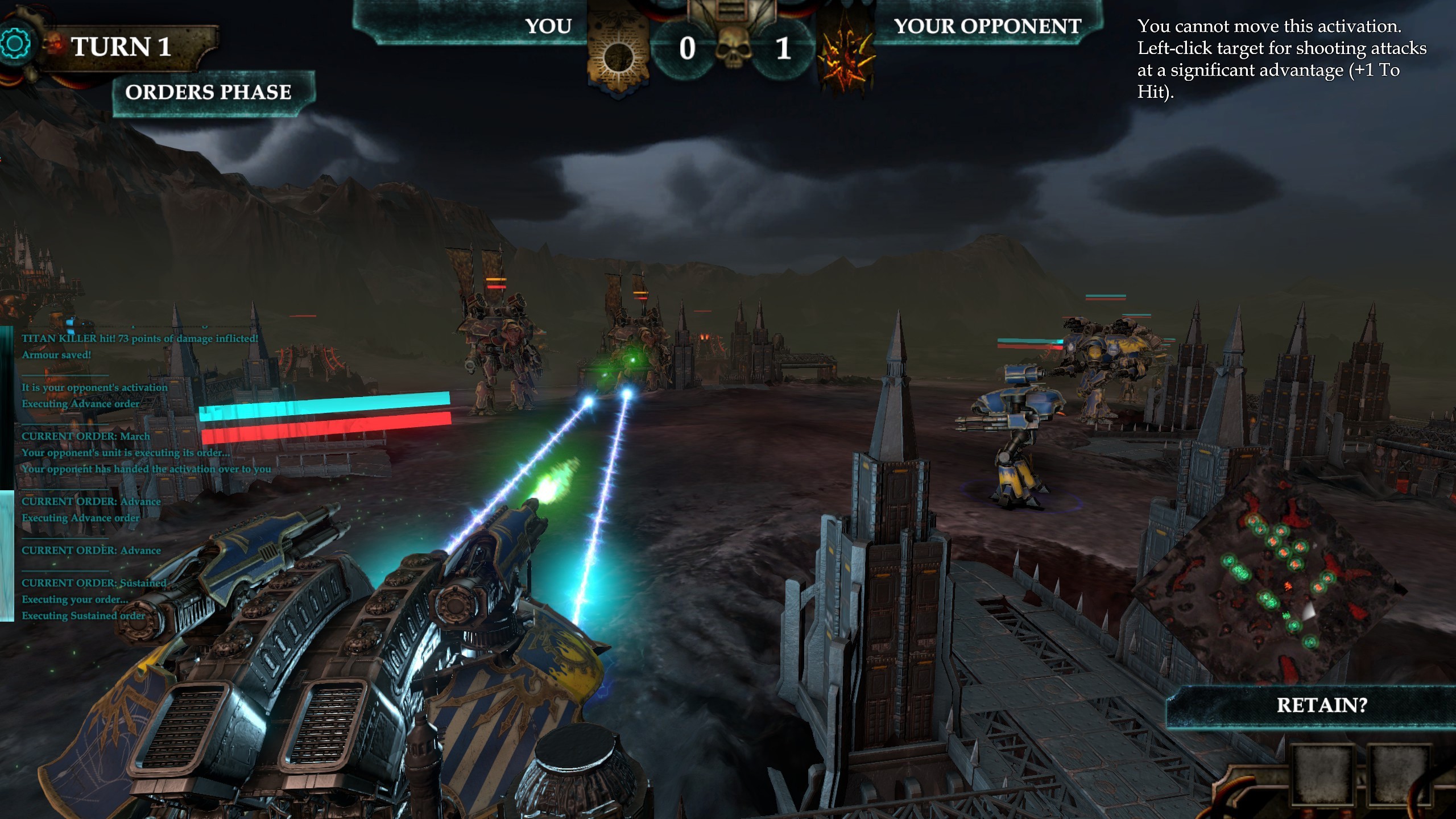Click the RETAIN? button
Viewport: 1456px width, 819px height.
coord(1321,706)
